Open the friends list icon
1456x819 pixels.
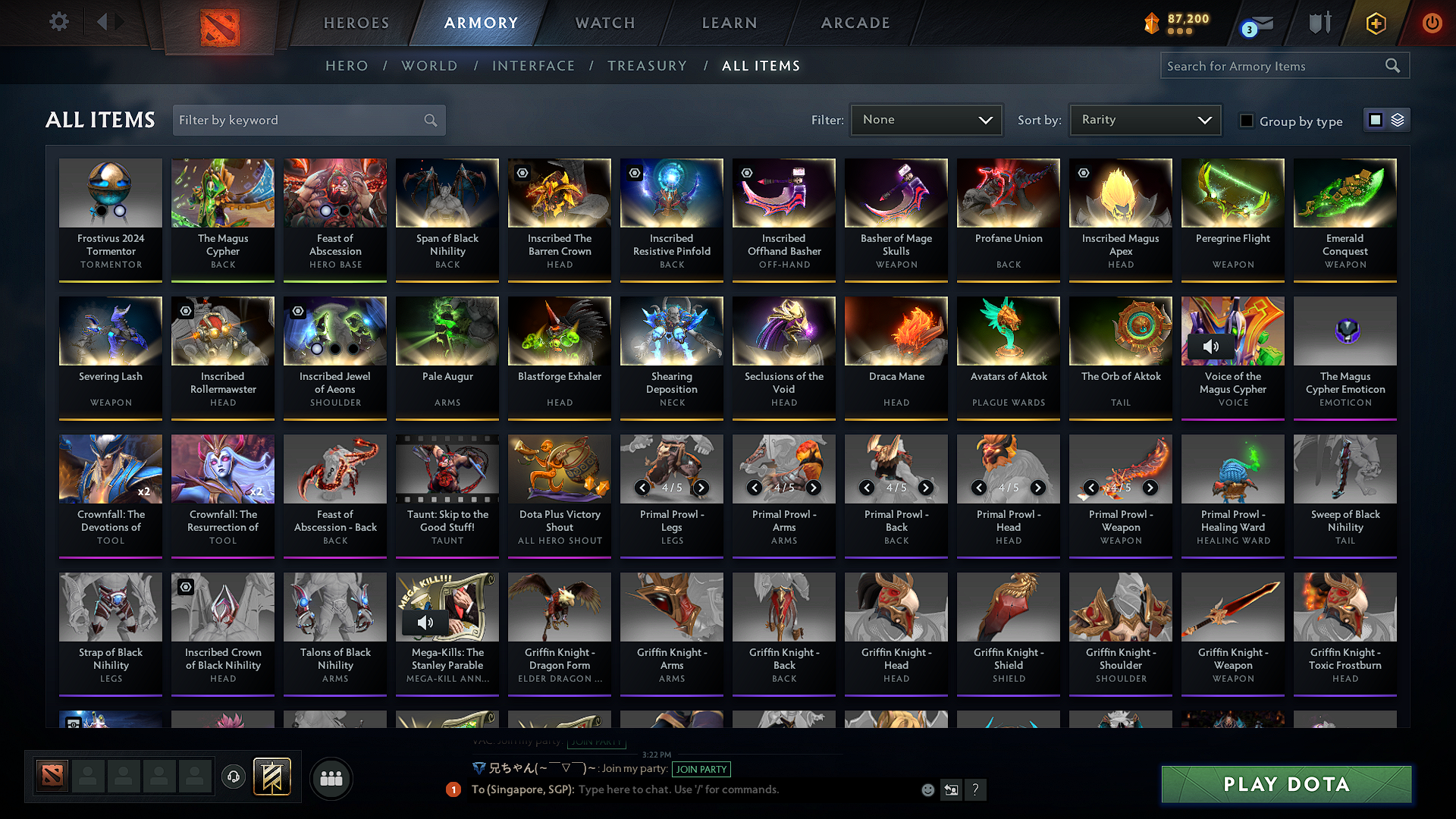click(332, 777)
